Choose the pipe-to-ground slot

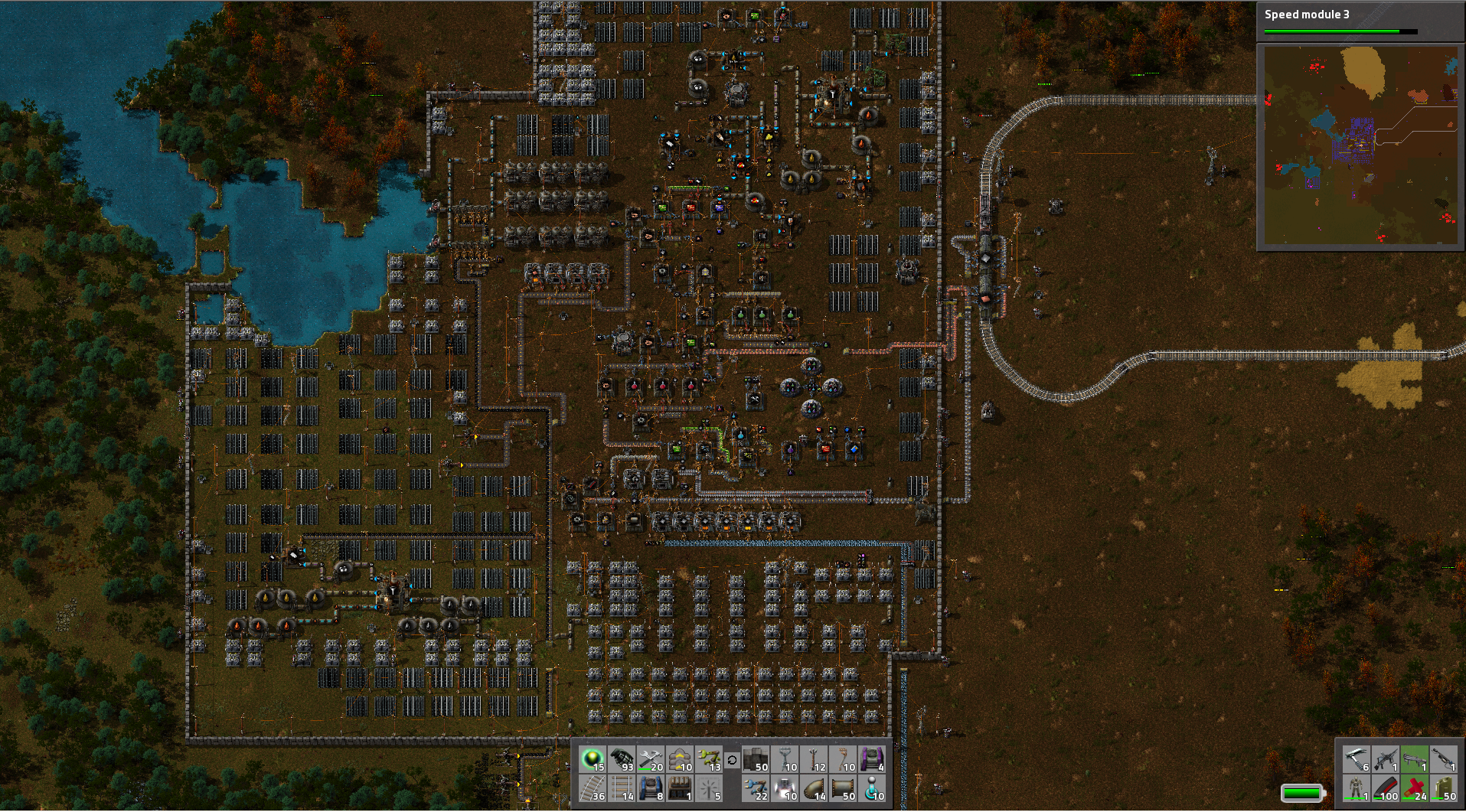(x=815, y=788)
